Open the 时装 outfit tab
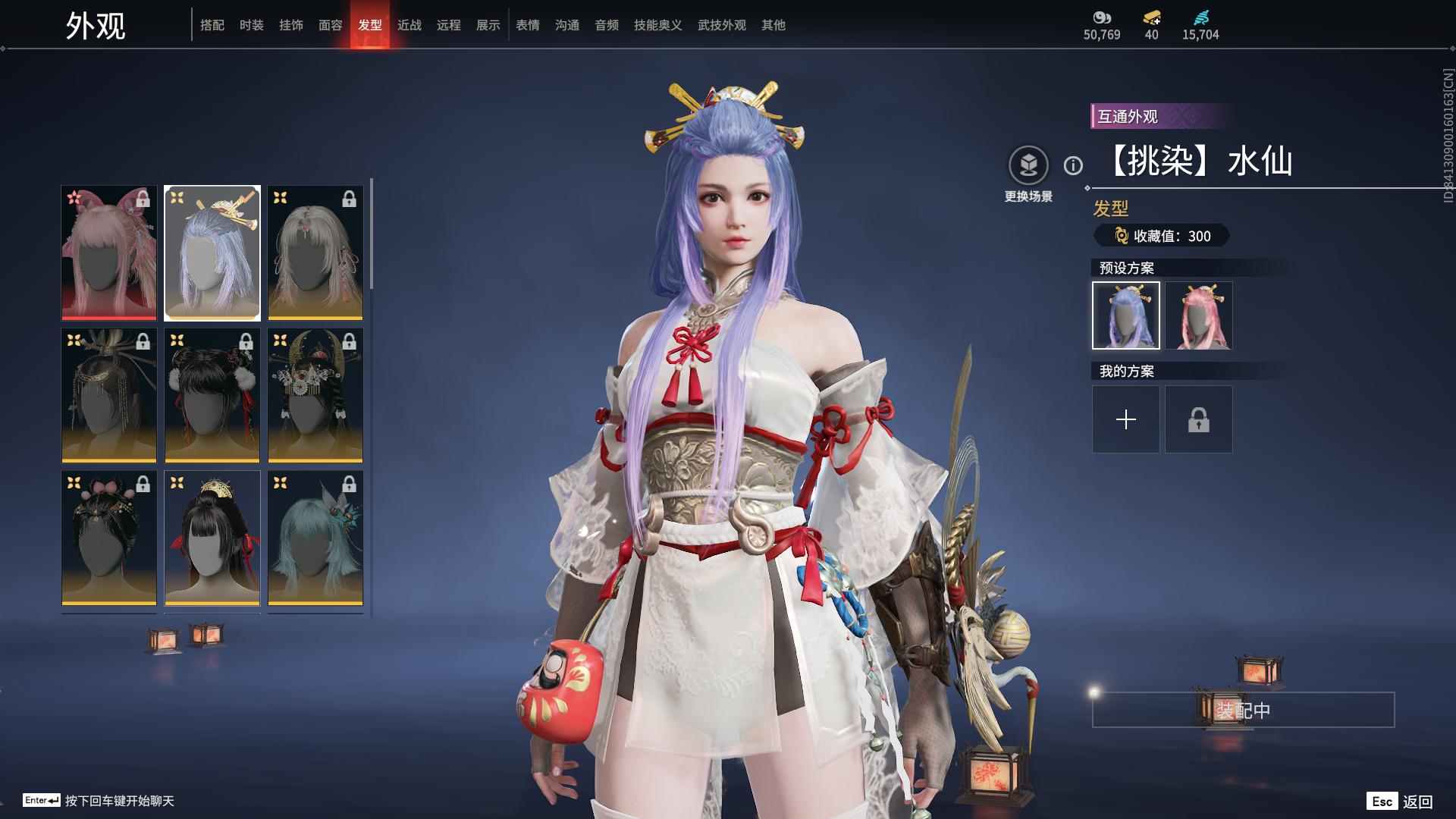1456x819 pixels. tap(251, 25)
